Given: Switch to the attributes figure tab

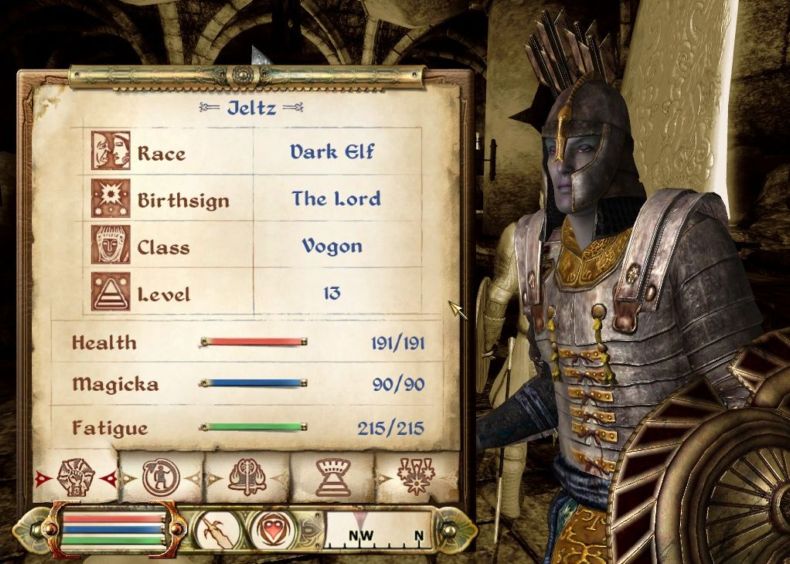Looking at the screenshot, I should 160,477.
